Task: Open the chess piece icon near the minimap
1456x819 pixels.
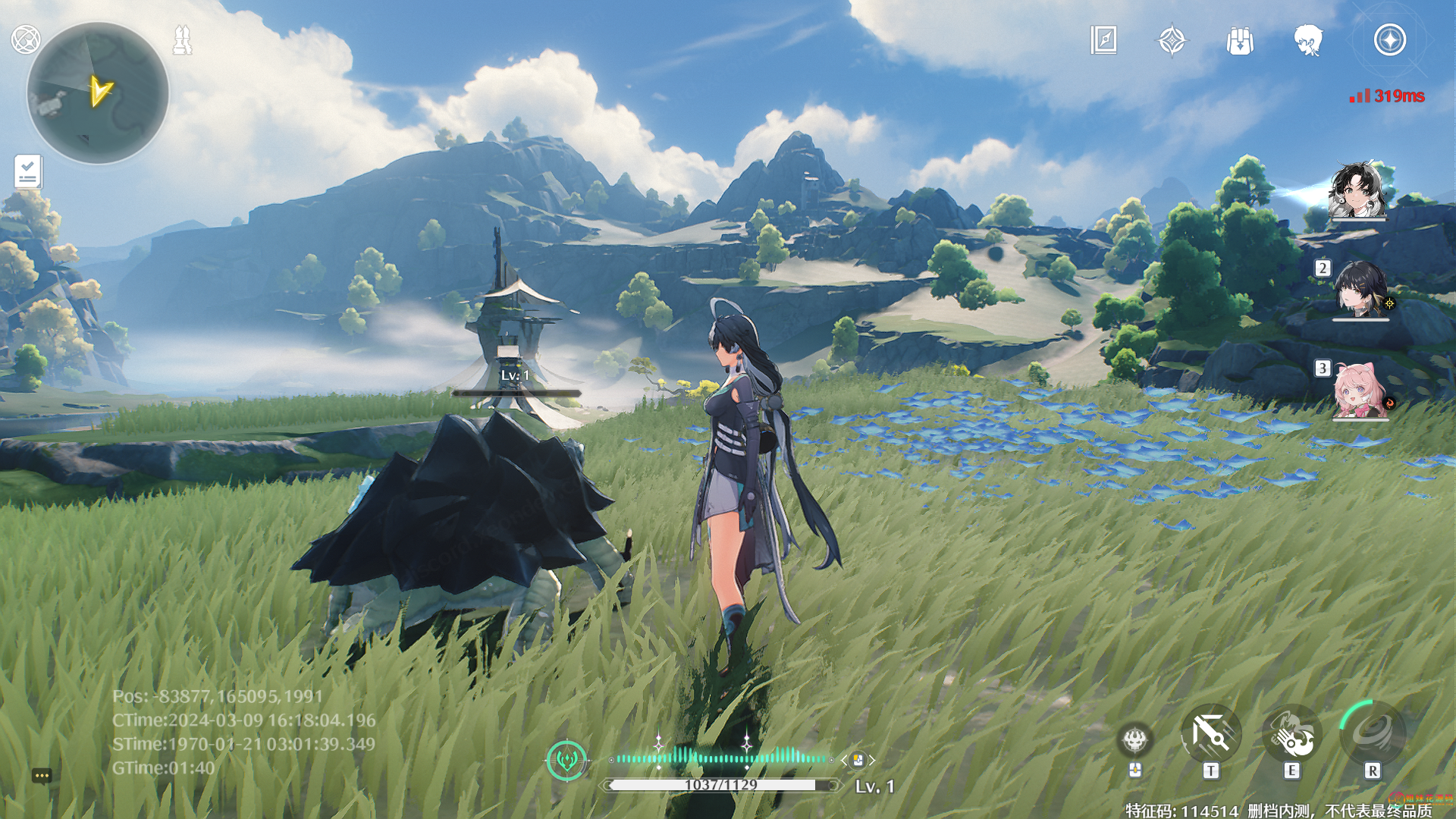Action: pyautogui.click(x=182, y=40)
